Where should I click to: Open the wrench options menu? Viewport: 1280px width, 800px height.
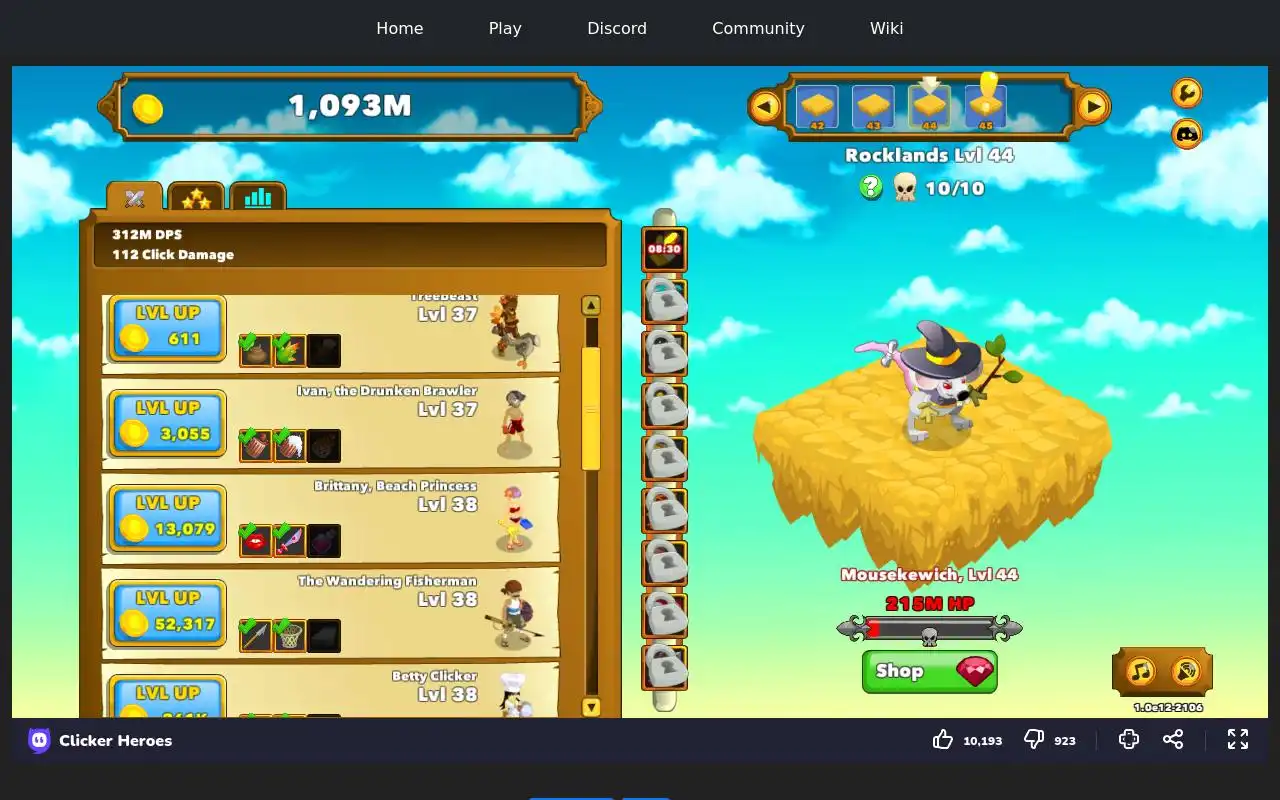click(x=1187, y=93)
